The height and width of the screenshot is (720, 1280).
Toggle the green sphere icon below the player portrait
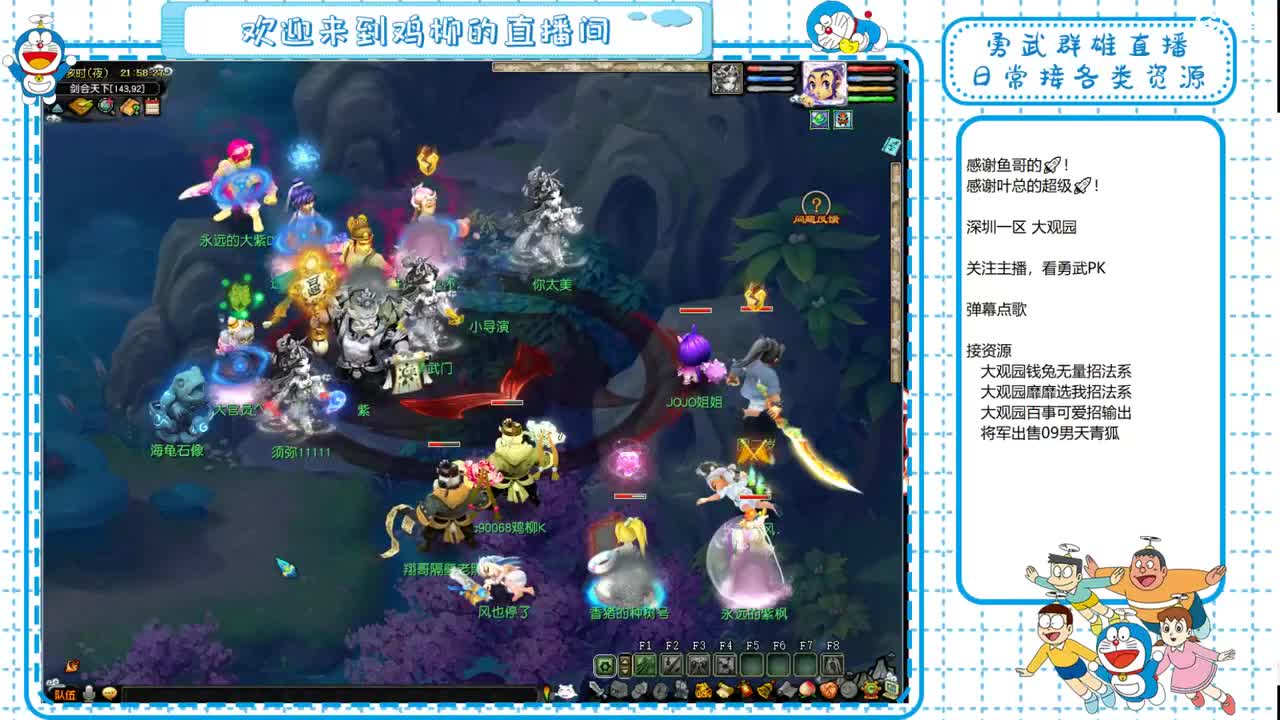click(x=820, y=119)
